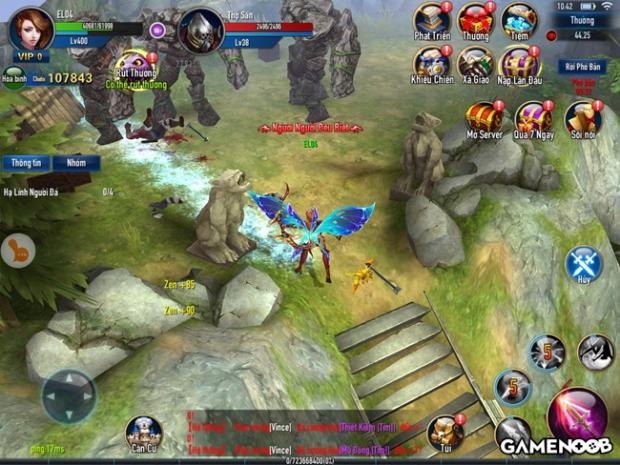Image resolution: width=620 pixels, height=465 pixels.
Task: Open the Túi inventory bag
Action: pyautogui.click(x=444, y=432)
